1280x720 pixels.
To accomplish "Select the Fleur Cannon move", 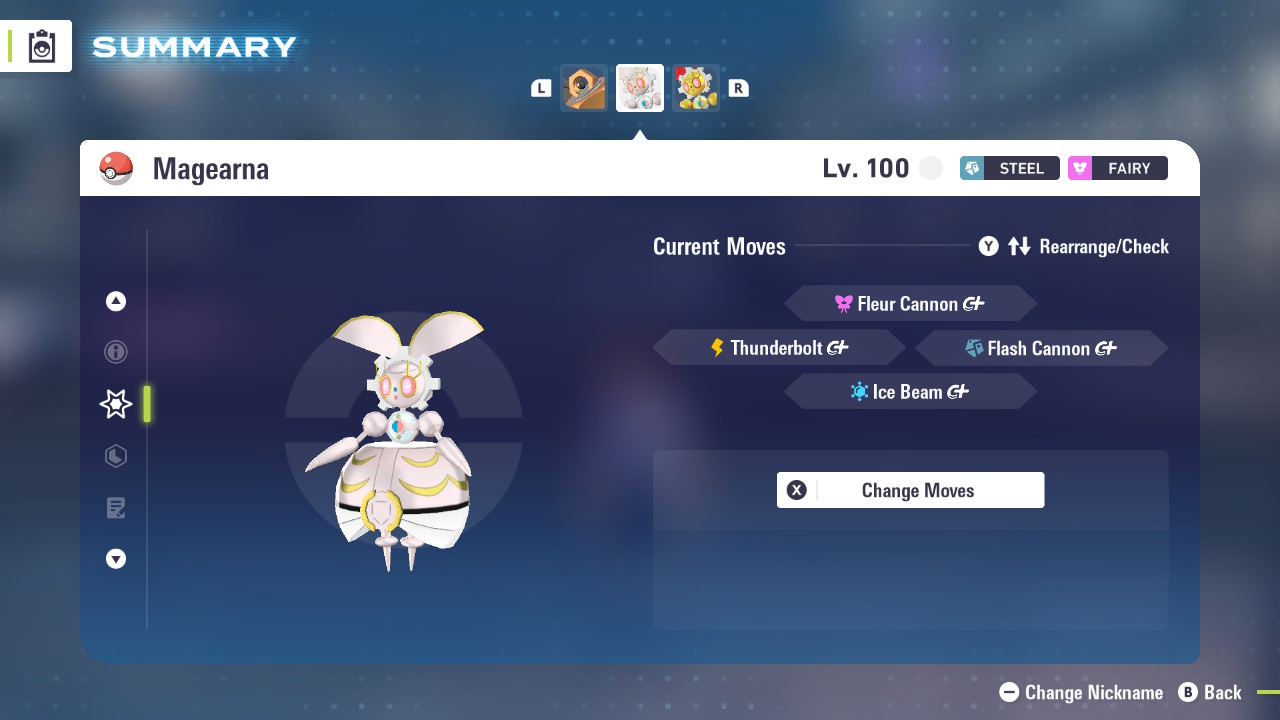I will [x=910, y=303].
